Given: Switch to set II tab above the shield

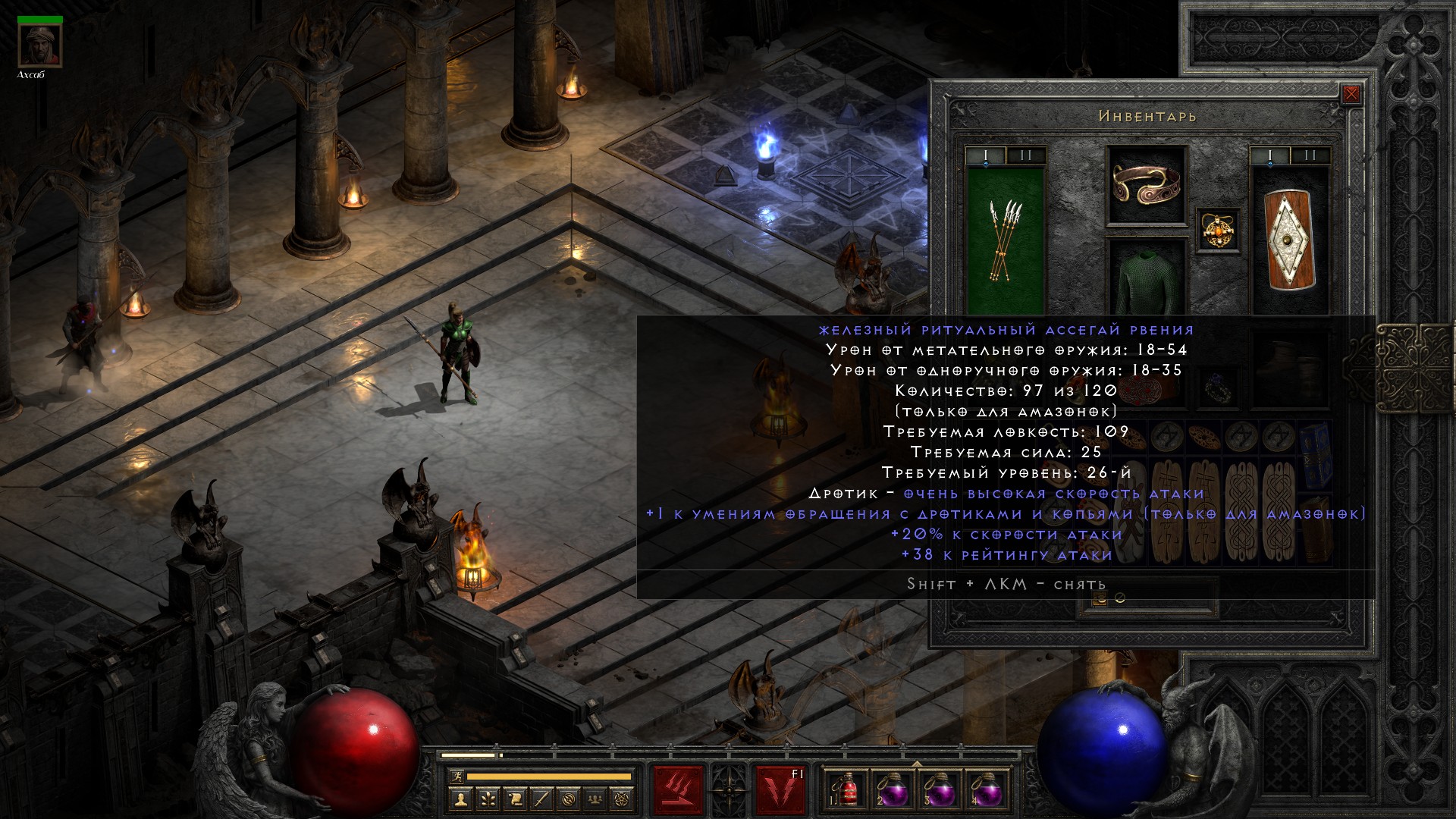Looking at the screenshot, I should [x=1310, y=156].
